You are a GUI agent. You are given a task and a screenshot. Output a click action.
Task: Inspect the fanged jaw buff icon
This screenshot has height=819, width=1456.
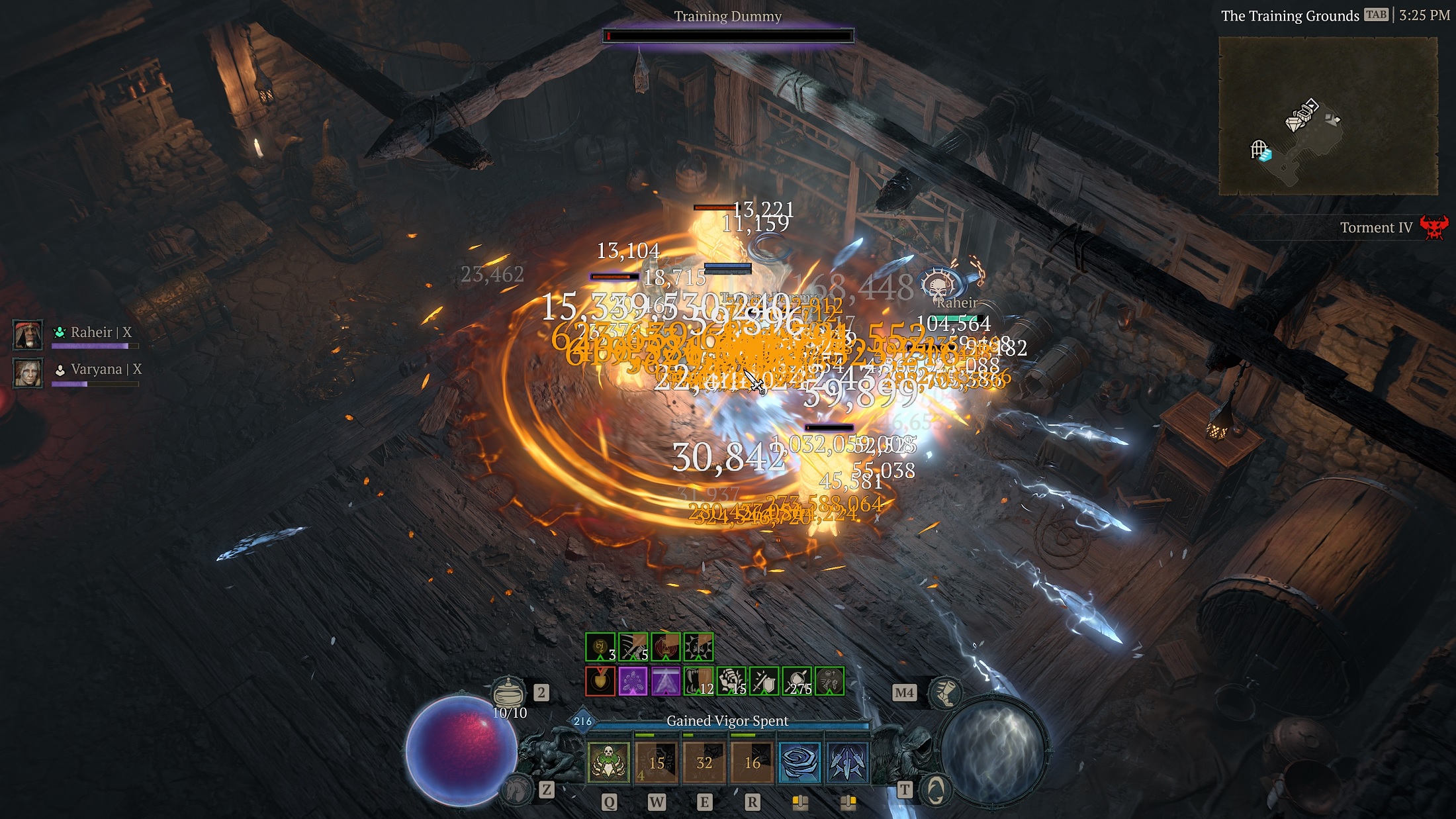(x=698, y=681)
